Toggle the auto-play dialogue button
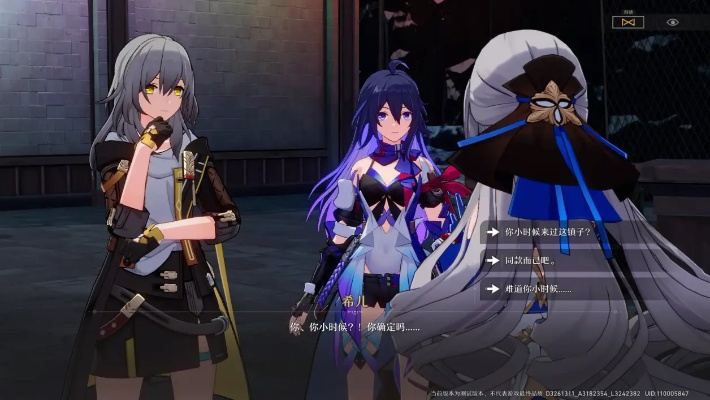Screen dimensions: 710x400 [628, 21]
